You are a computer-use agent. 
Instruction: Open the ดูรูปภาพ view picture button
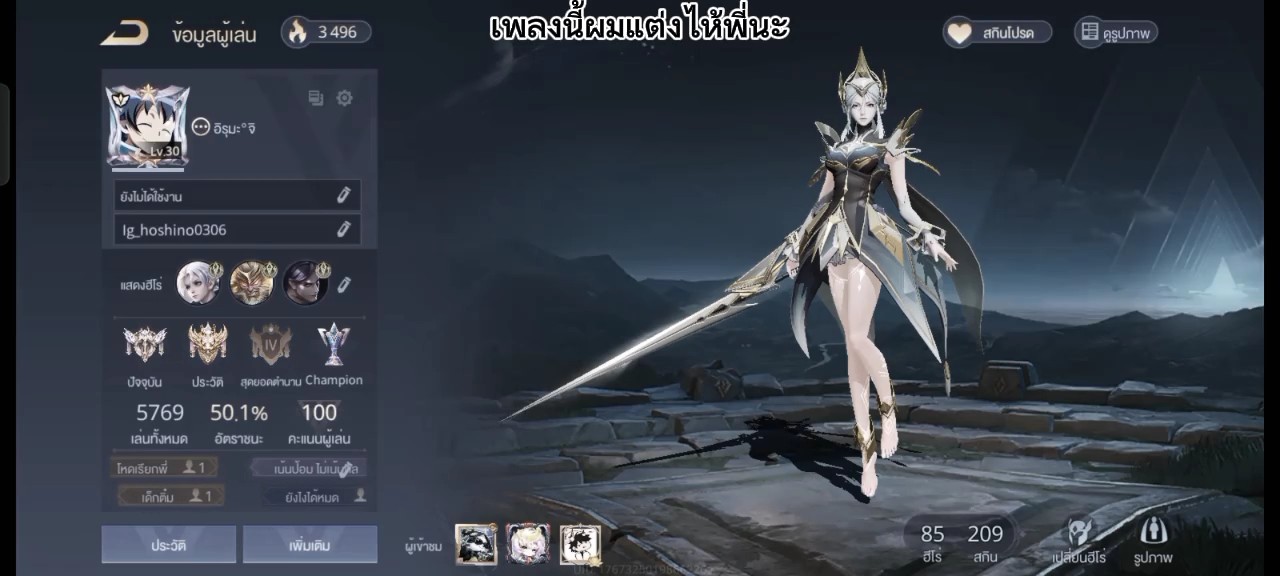[1115, 33]
